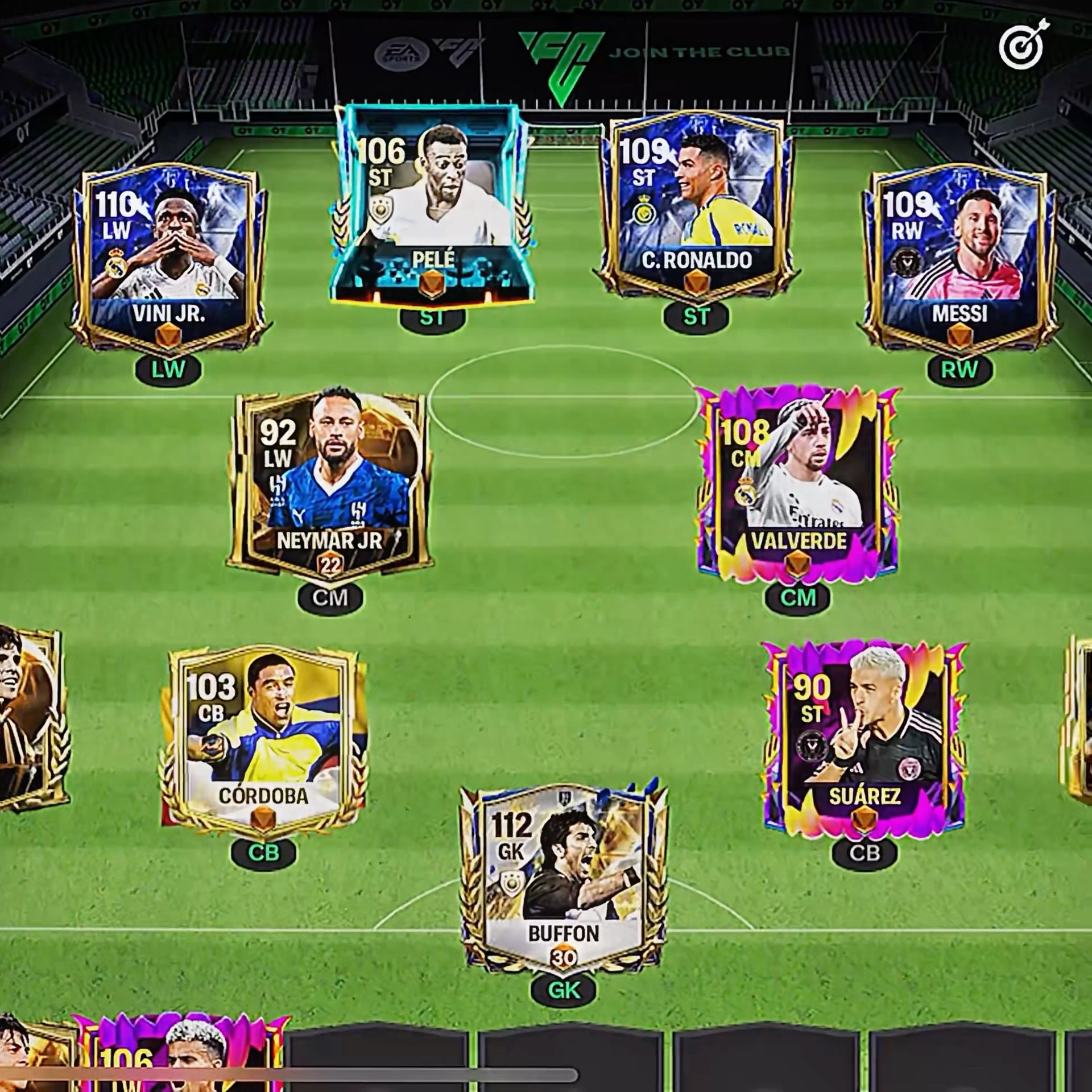Pick the Neymar Jr midfield card
This screenshot has width=1092, height=1092.
pyautogui.click(x=330, y=483)
